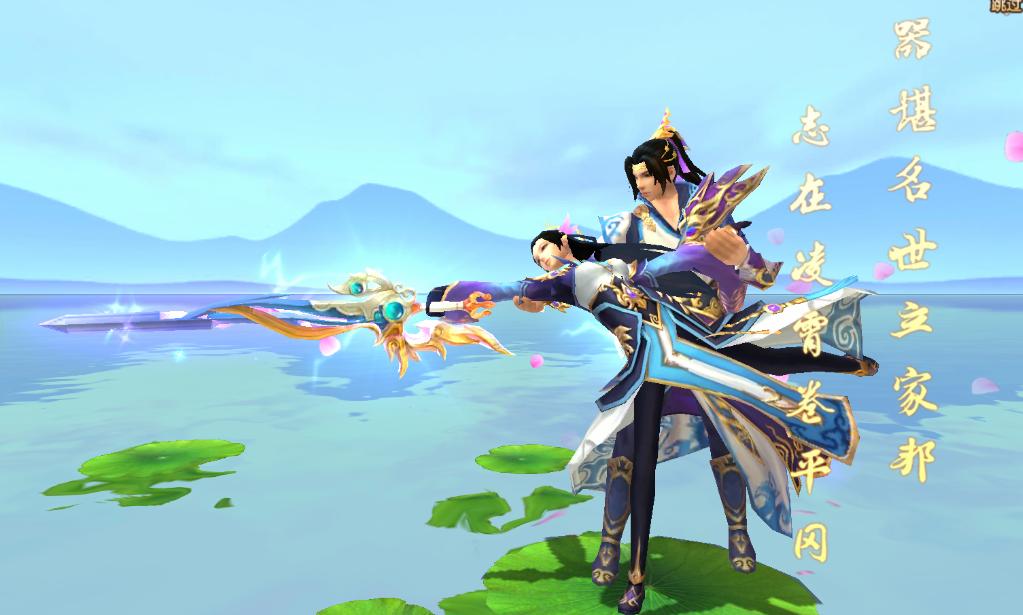The image size is (1023, 615).
Task: Skip the cutscene with the 跳过 button
Action: [x=1004, y=6]
